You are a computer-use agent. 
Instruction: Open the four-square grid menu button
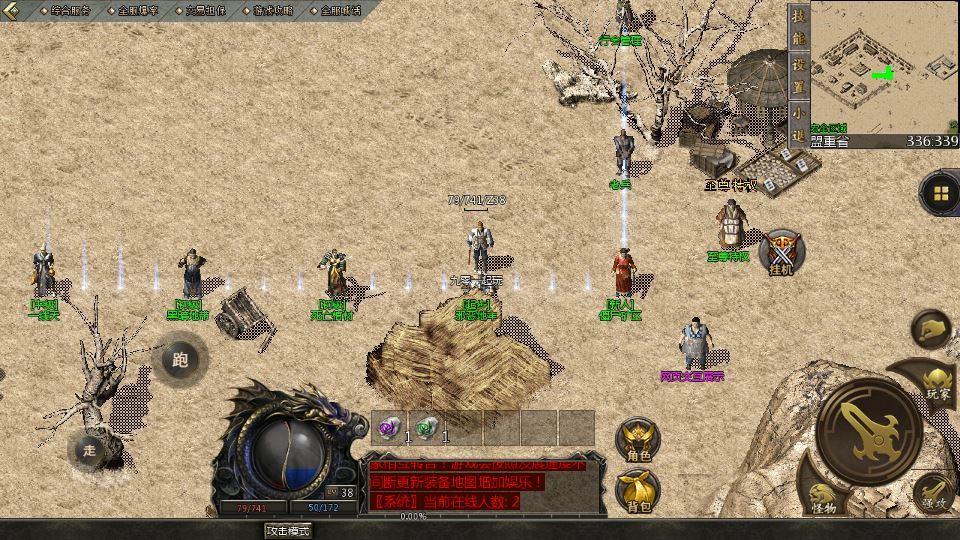point(939,193)
